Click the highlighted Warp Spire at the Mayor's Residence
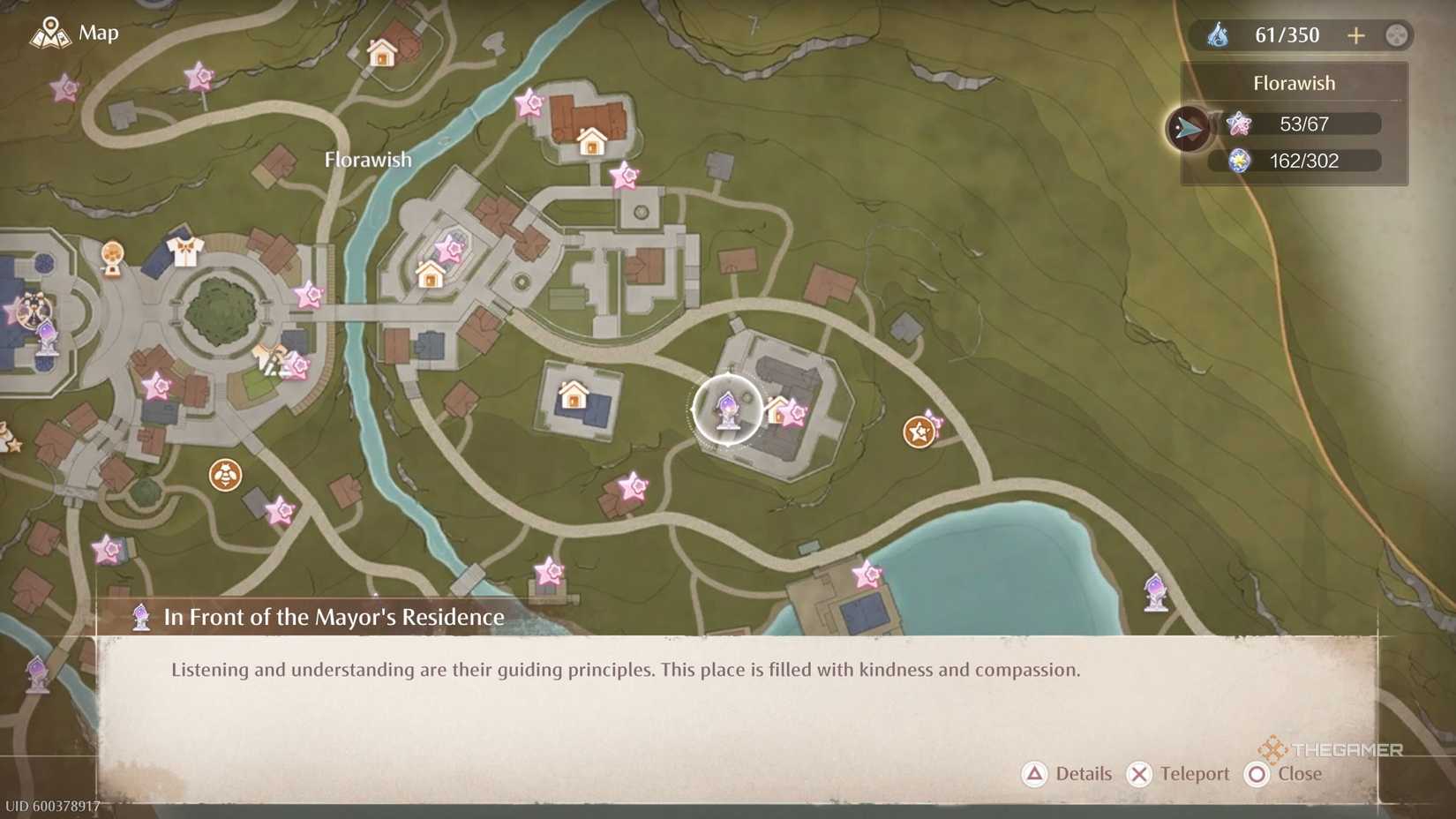This screenshot has height=819, width=1456. pyautogui.click(x=725, y=409)
